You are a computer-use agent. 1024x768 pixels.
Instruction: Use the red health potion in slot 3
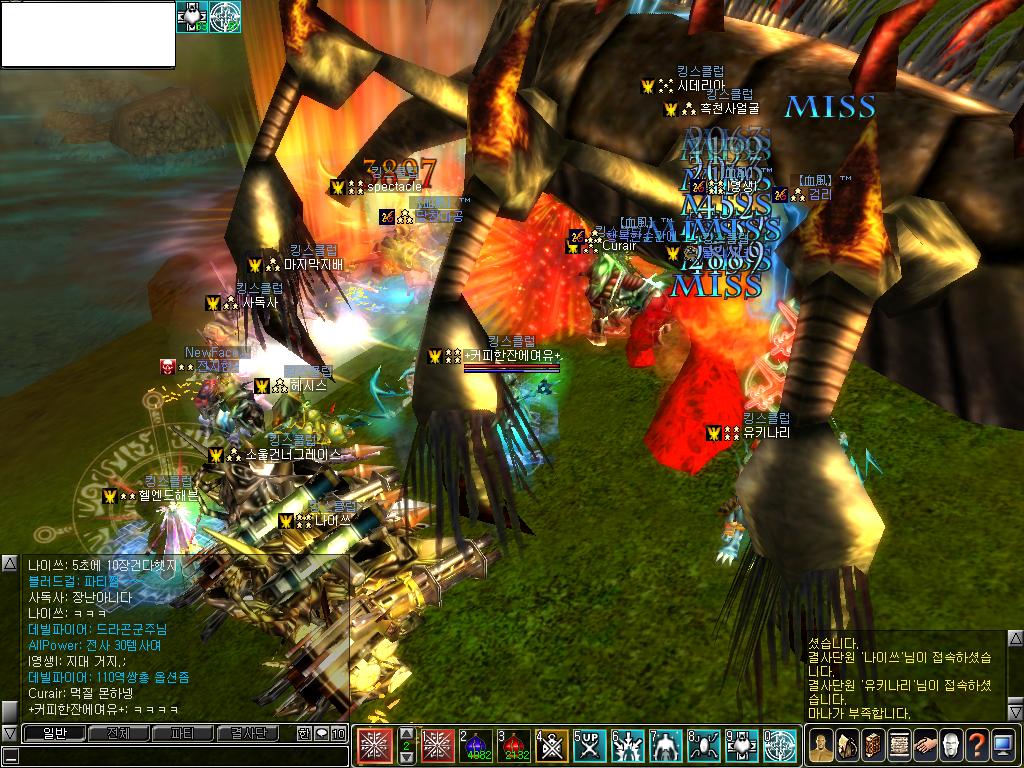coord(516,745)
